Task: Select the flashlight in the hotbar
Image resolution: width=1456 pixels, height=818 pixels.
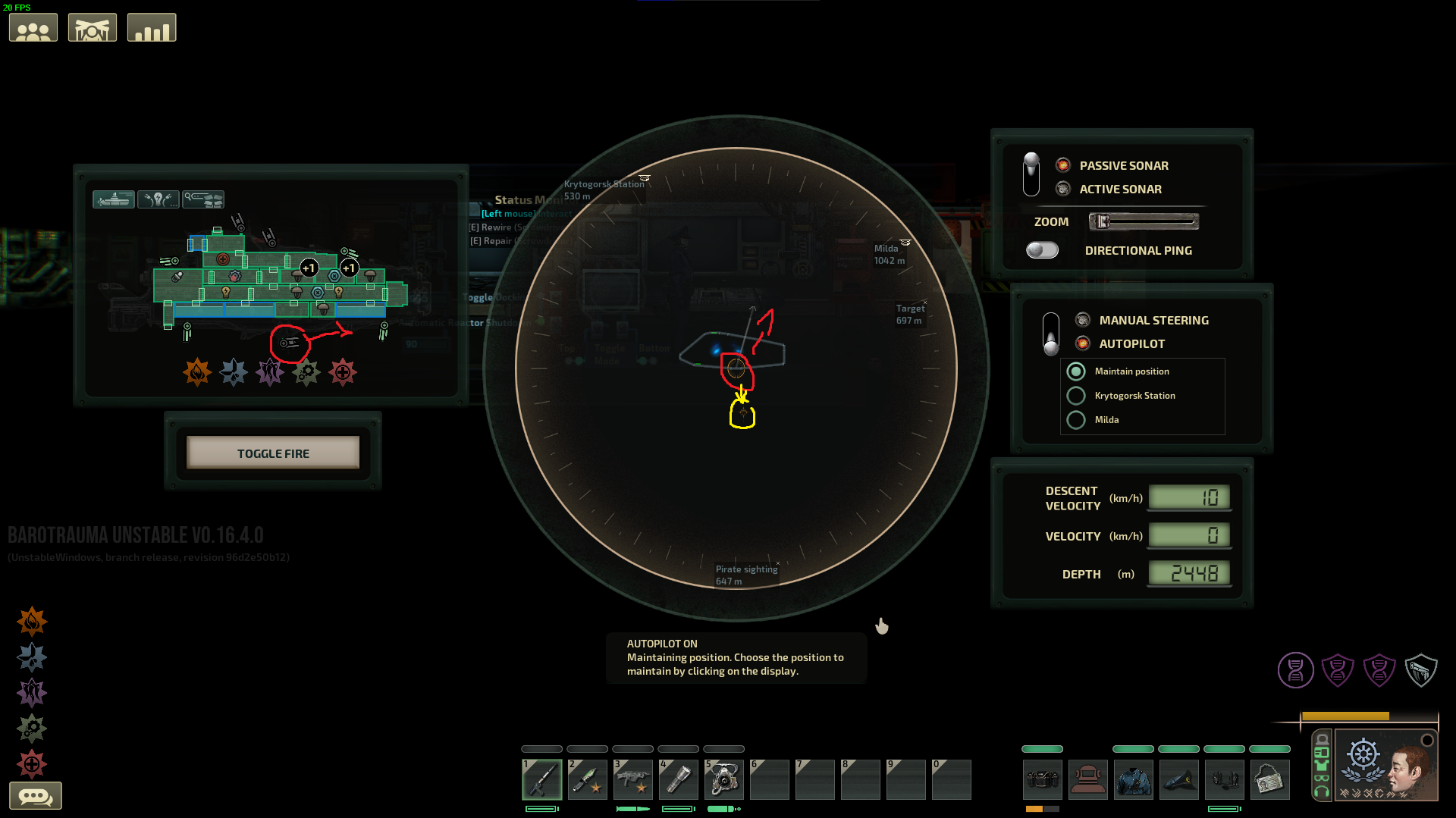Action: [x=679, y=779]
